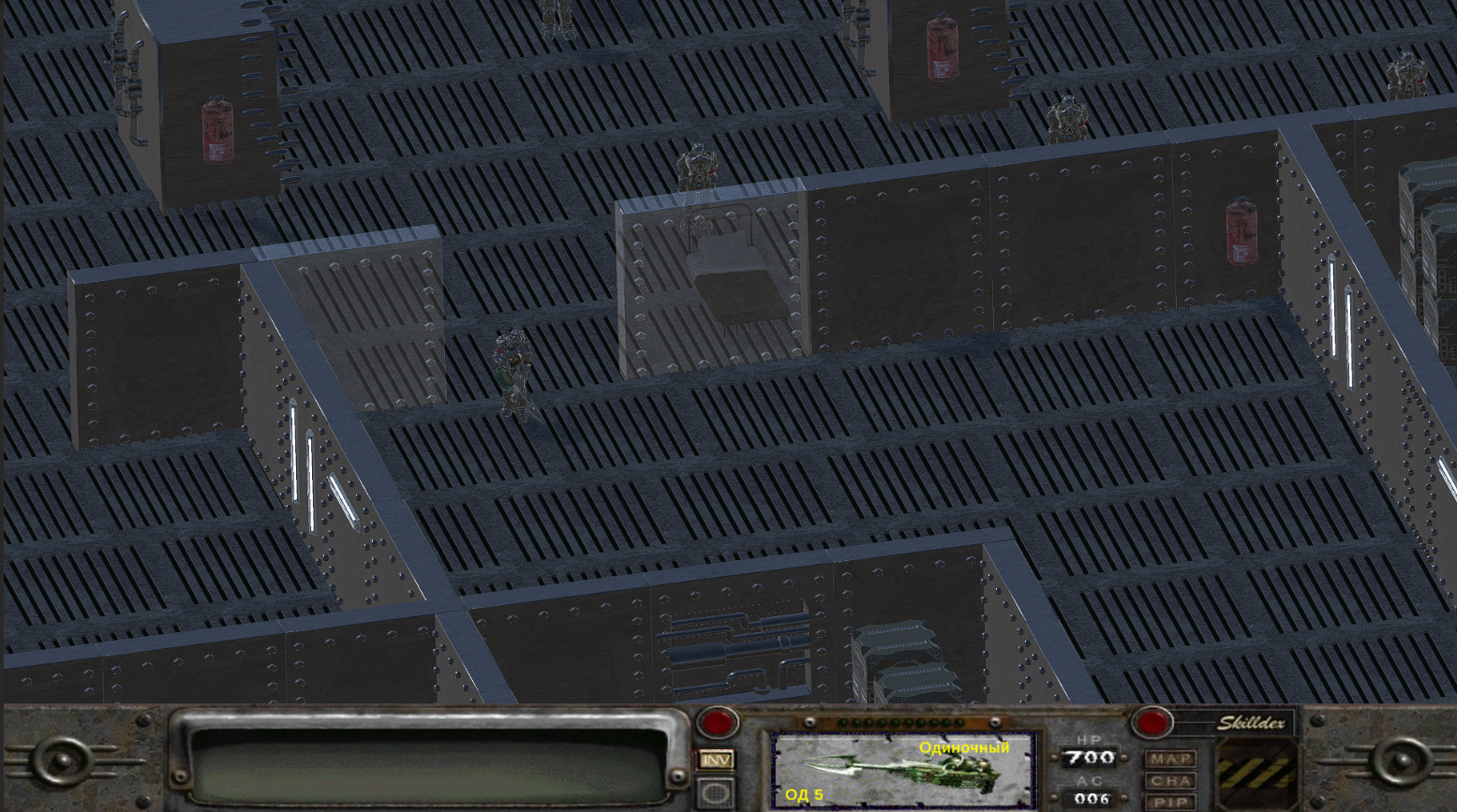Click the left red combat indicator light
Image resolution: width=1457 pixels, height=812 pixels.
717,722
